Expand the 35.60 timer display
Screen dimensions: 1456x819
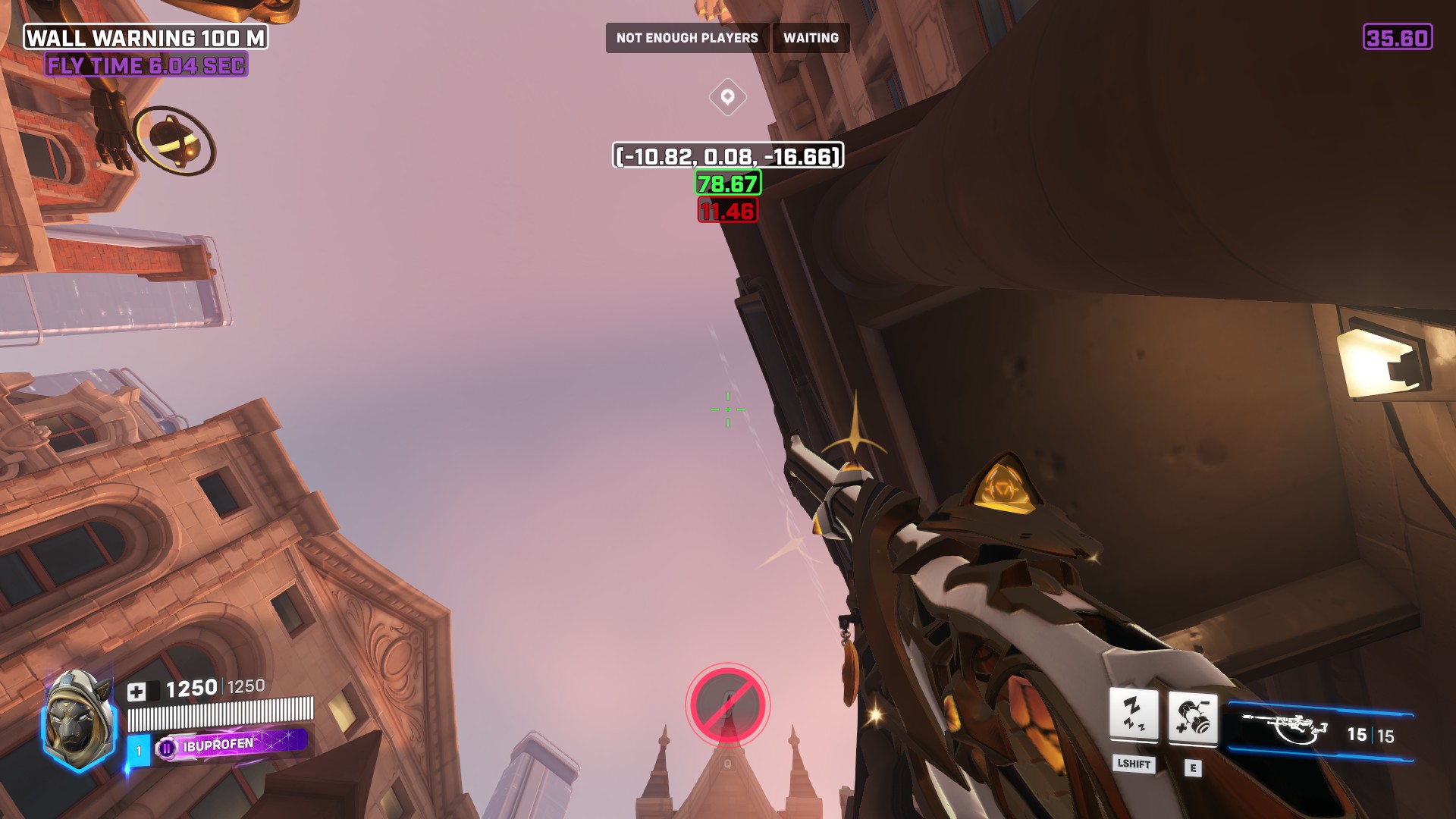1398,36
